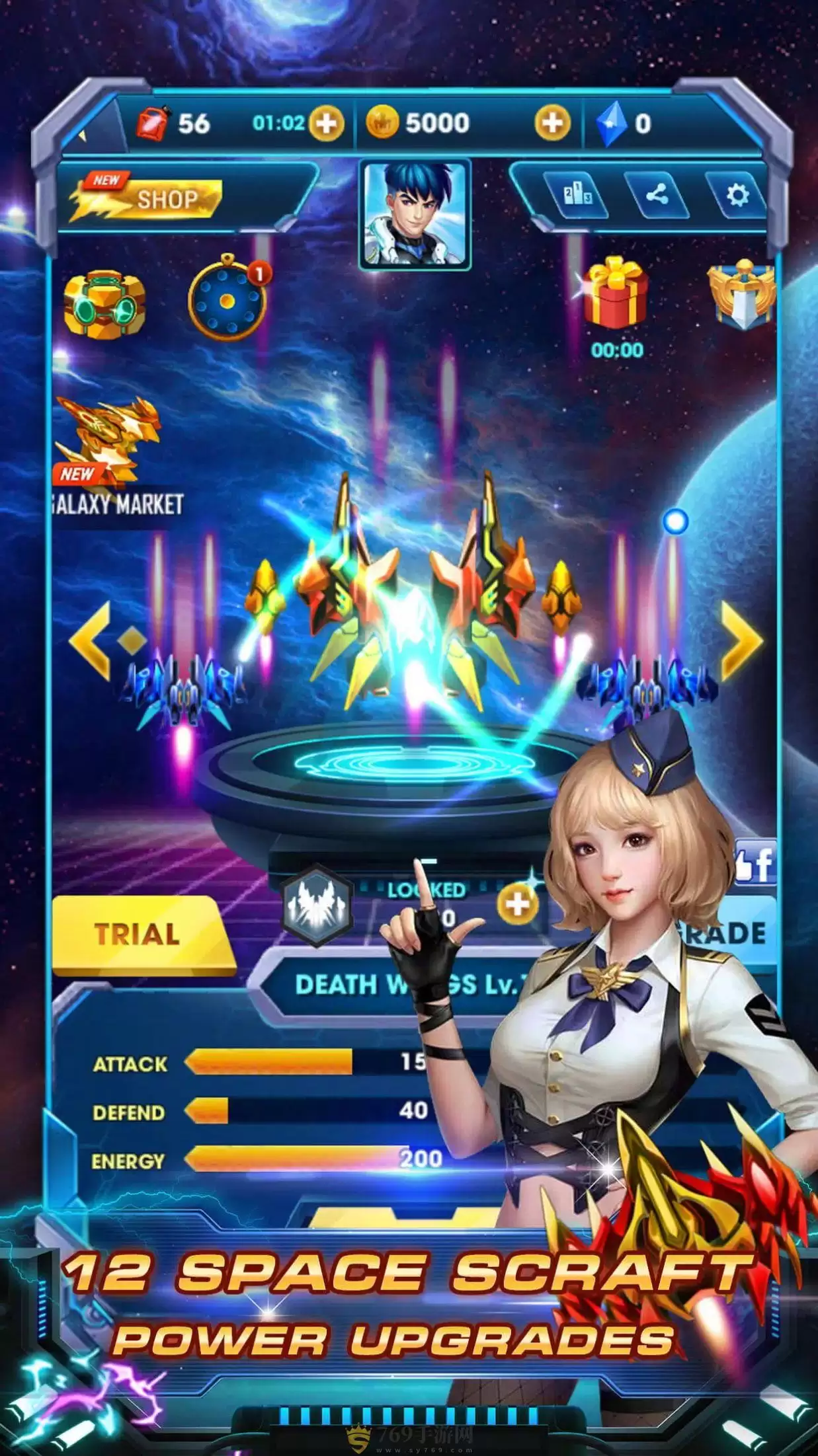Viewport: 818px width, 1456px height.
Task: Open the gear settings
Action: (737, 195)
